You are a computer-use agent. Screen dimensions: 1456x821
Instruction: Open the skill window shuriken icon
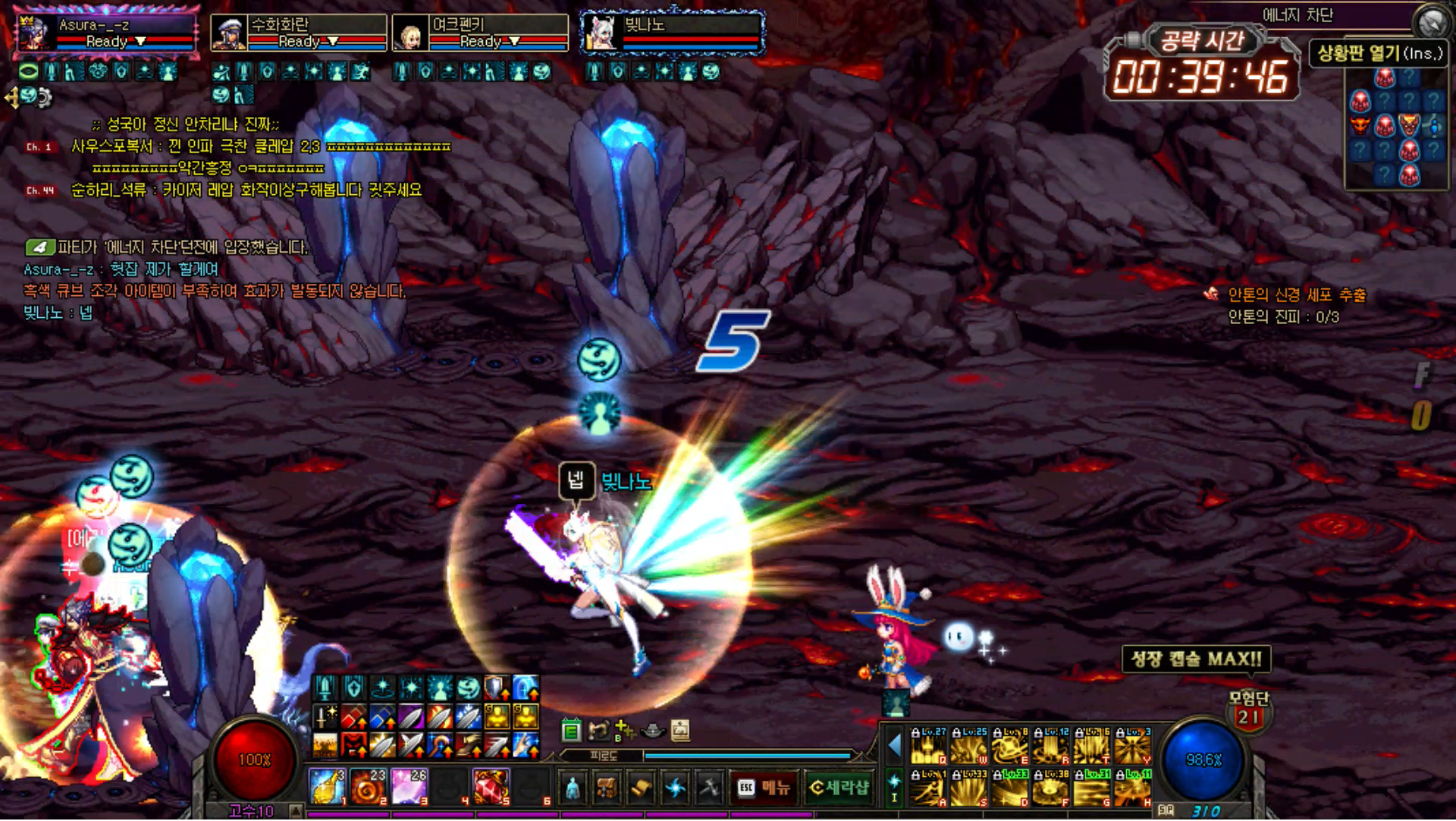point(675,788)
